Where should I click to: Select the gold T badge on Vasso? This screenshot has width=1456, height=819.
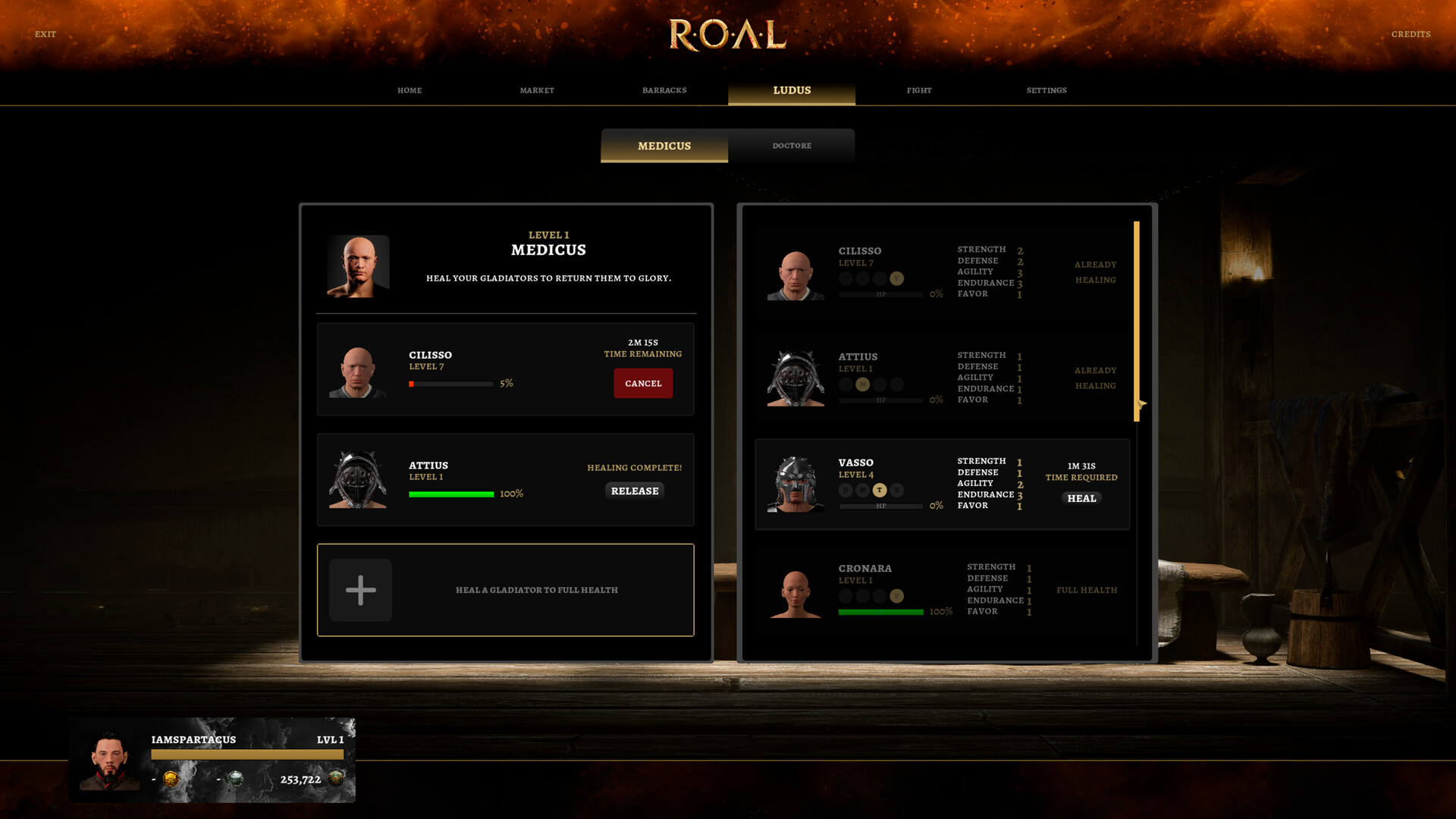point(880,491)
